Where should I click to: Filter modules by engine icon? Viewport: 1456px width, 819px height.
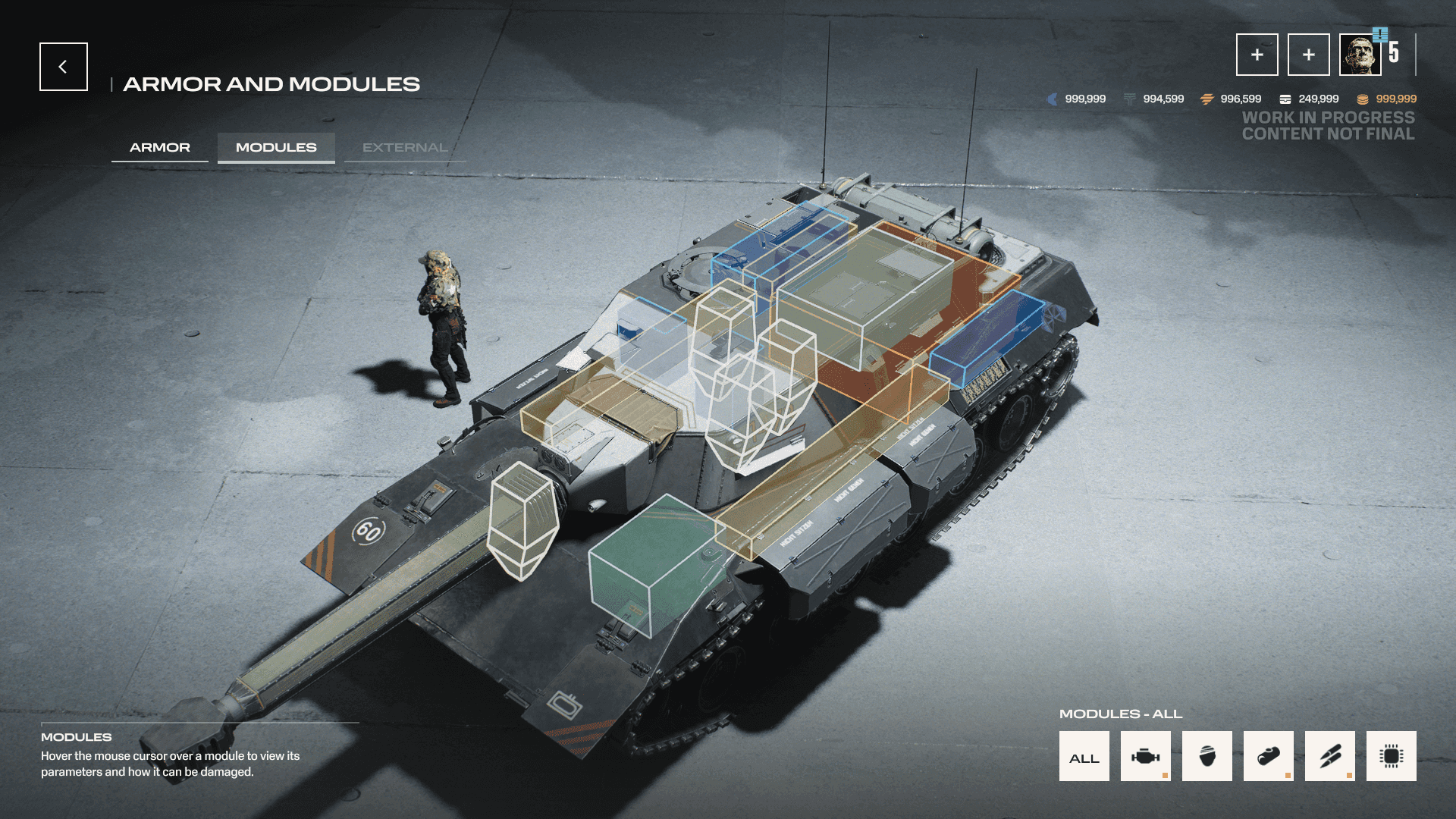point(1145,757)
